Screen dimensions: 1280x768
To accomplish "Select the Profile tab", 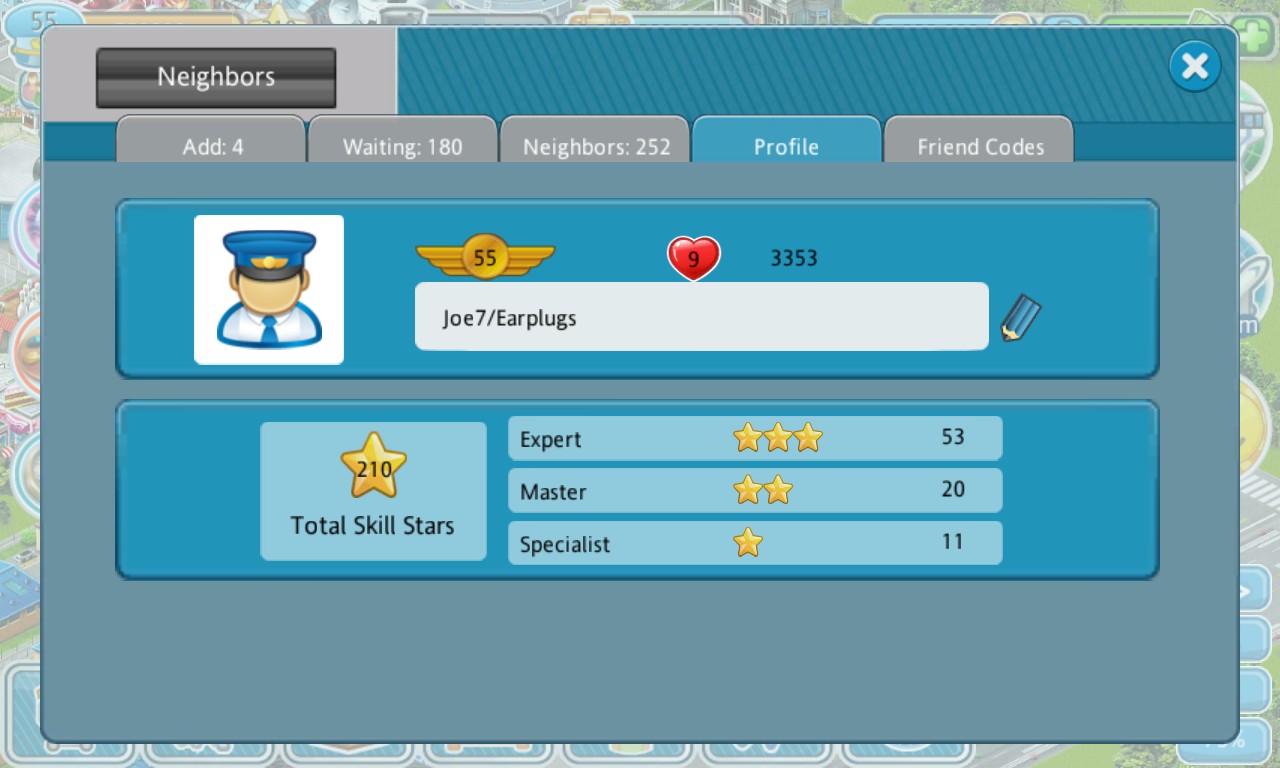I will (x=786, y=146).
